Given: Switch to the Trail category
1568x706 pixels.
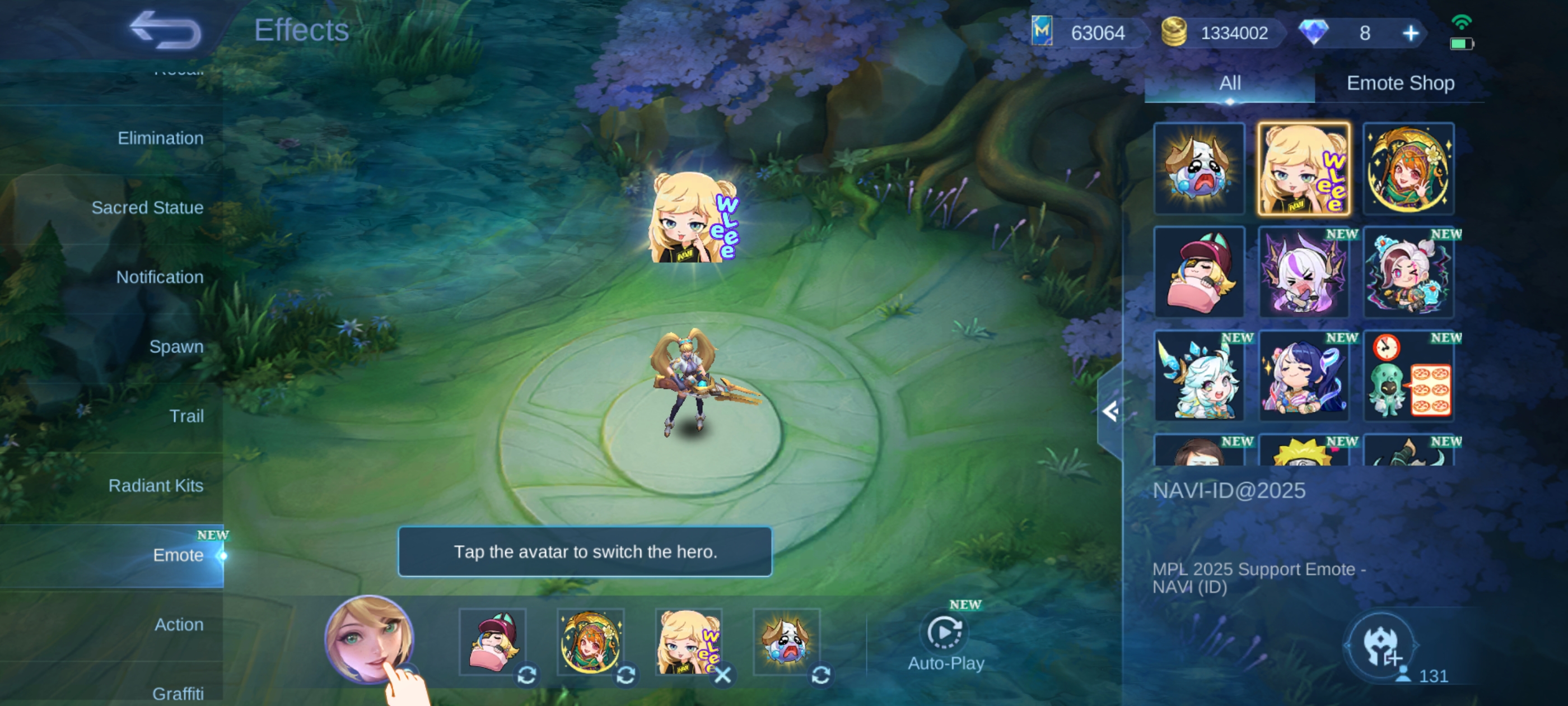Looking at the screenshot, I should pos(186,416).
